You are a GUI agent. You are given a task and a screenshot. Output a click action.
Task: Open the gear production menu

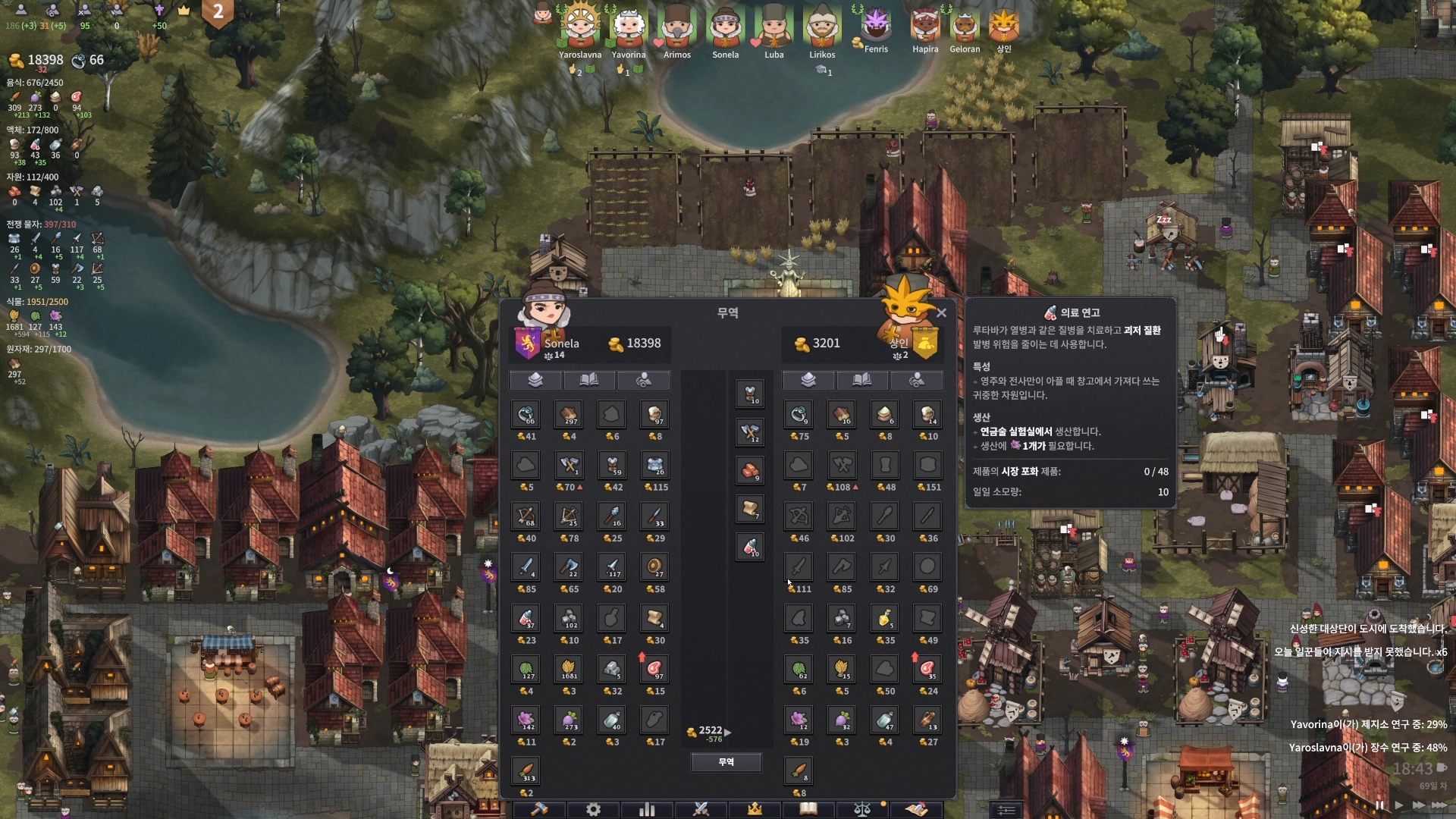tap(593, 809)
